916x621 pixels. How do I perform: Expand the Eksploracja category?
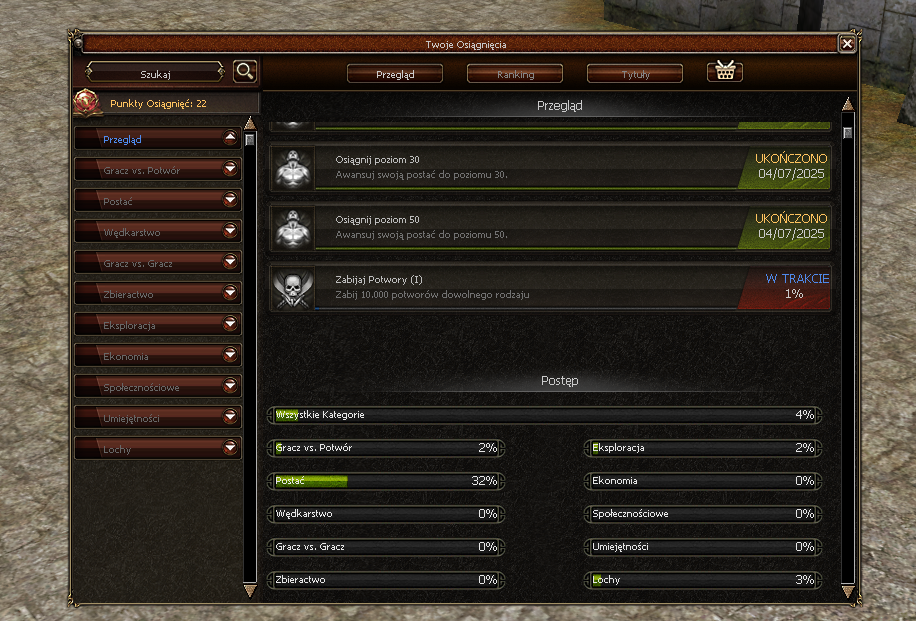231,326
